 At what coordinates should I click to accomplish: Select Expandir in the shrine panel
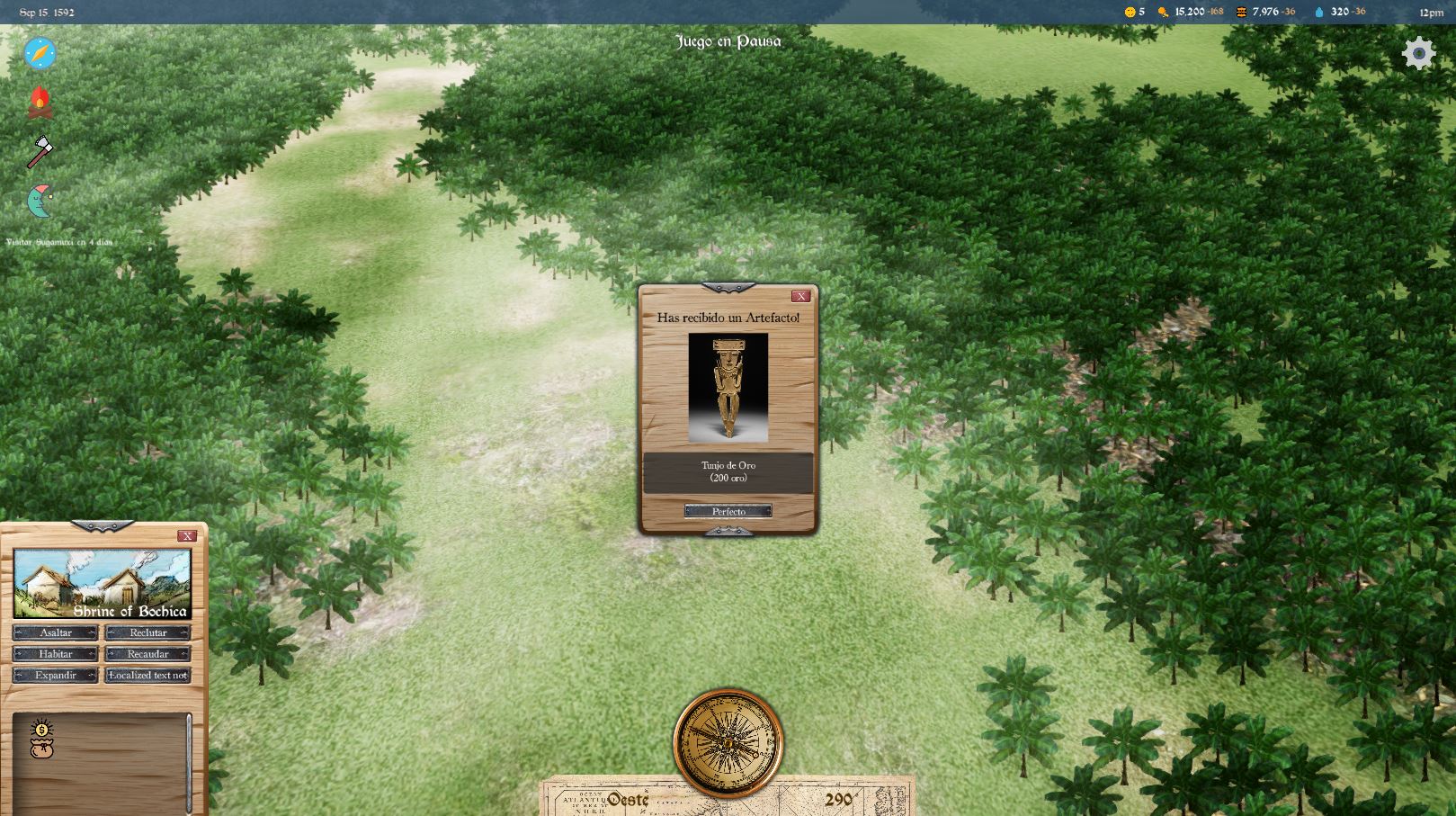point(56,675)
